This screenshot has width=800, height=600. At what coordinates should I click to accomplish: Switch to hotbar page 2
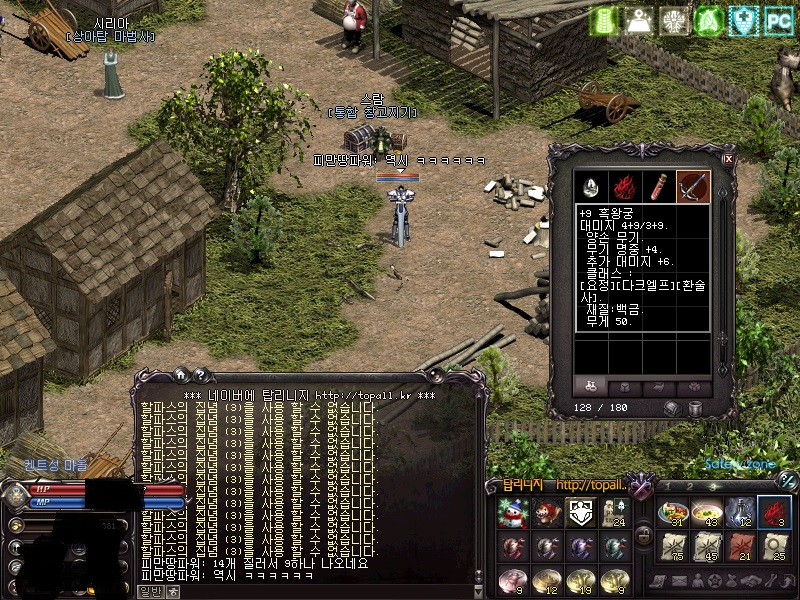tap(688, 485)
